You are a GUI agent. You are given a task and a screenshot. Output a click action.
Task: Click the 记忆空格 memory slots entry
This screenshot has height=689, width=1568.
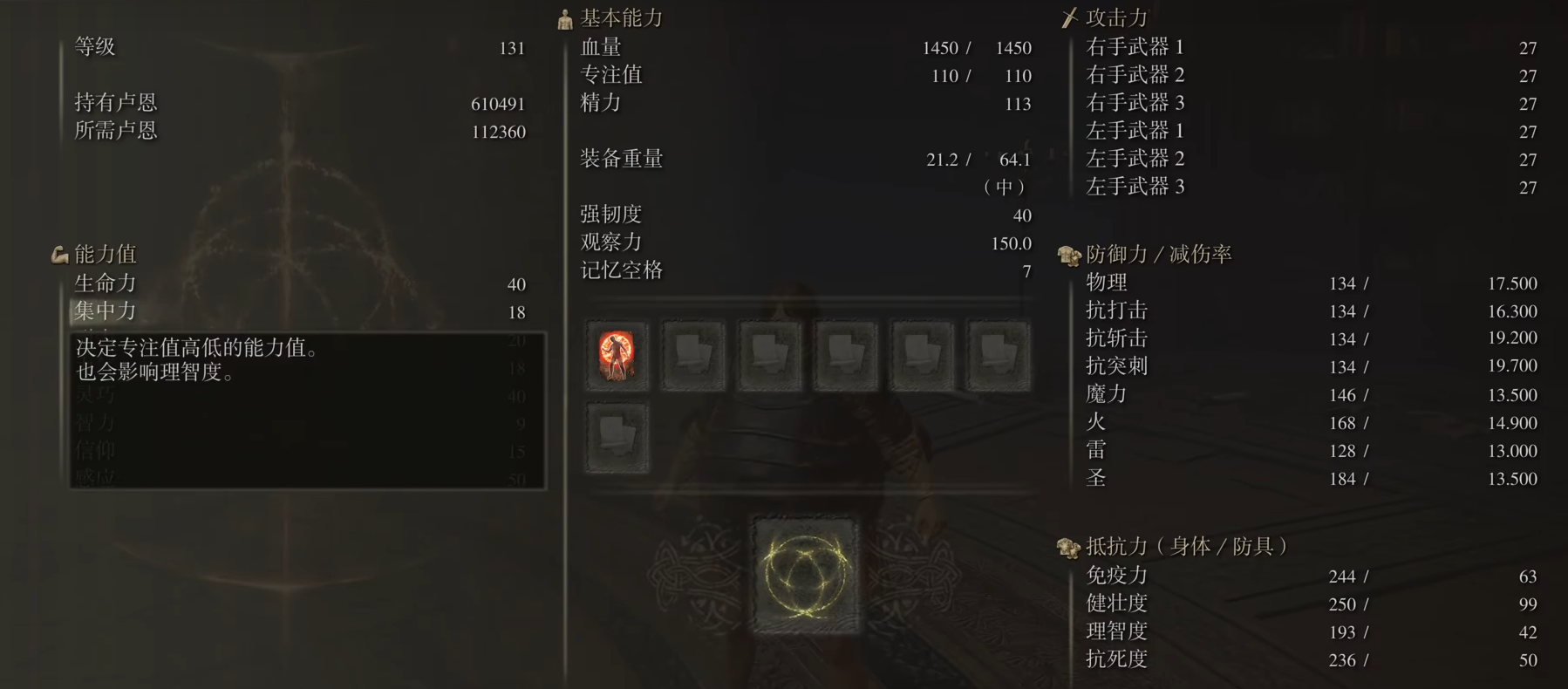tap(624, 271)
